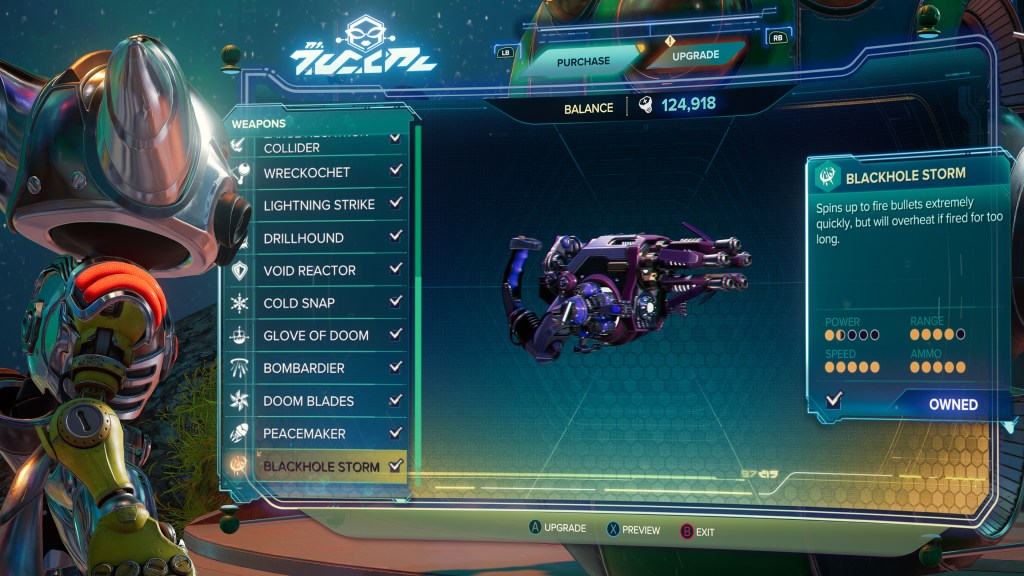This screenshot has width=1024, height=576.
Task: Open the Upgrade tab
Action: tap(695, 57)
